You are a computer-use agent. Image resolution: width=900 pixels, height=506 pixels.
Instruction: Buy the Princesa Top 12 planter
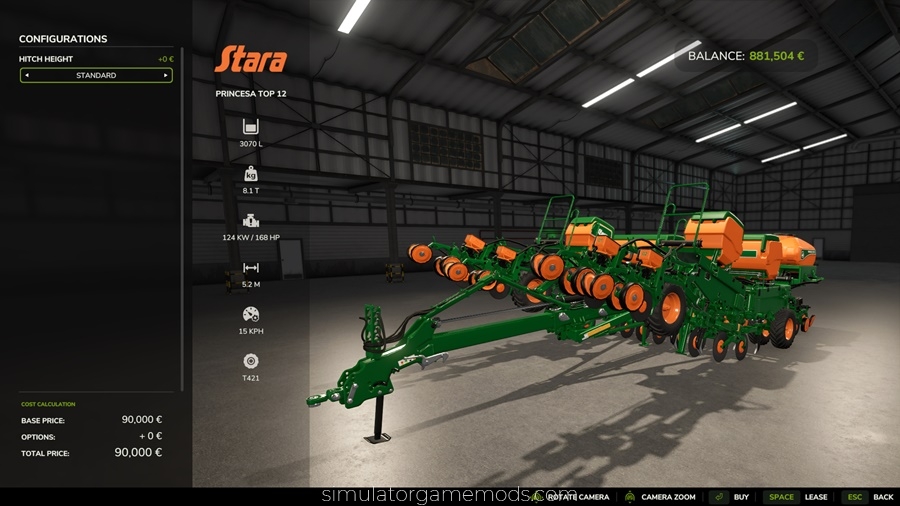coord(741,497)
